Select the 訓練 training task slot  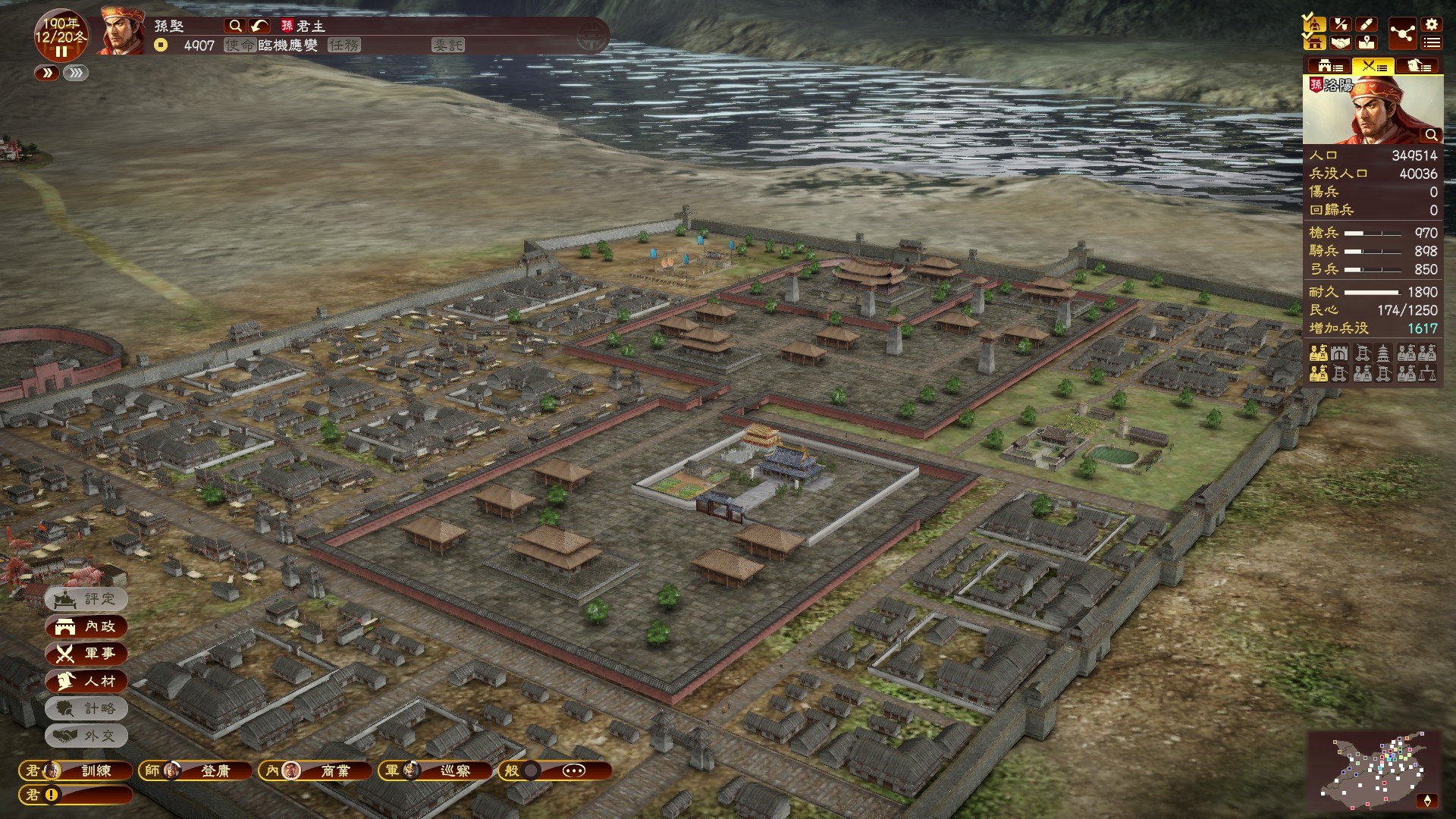point(76,770)
